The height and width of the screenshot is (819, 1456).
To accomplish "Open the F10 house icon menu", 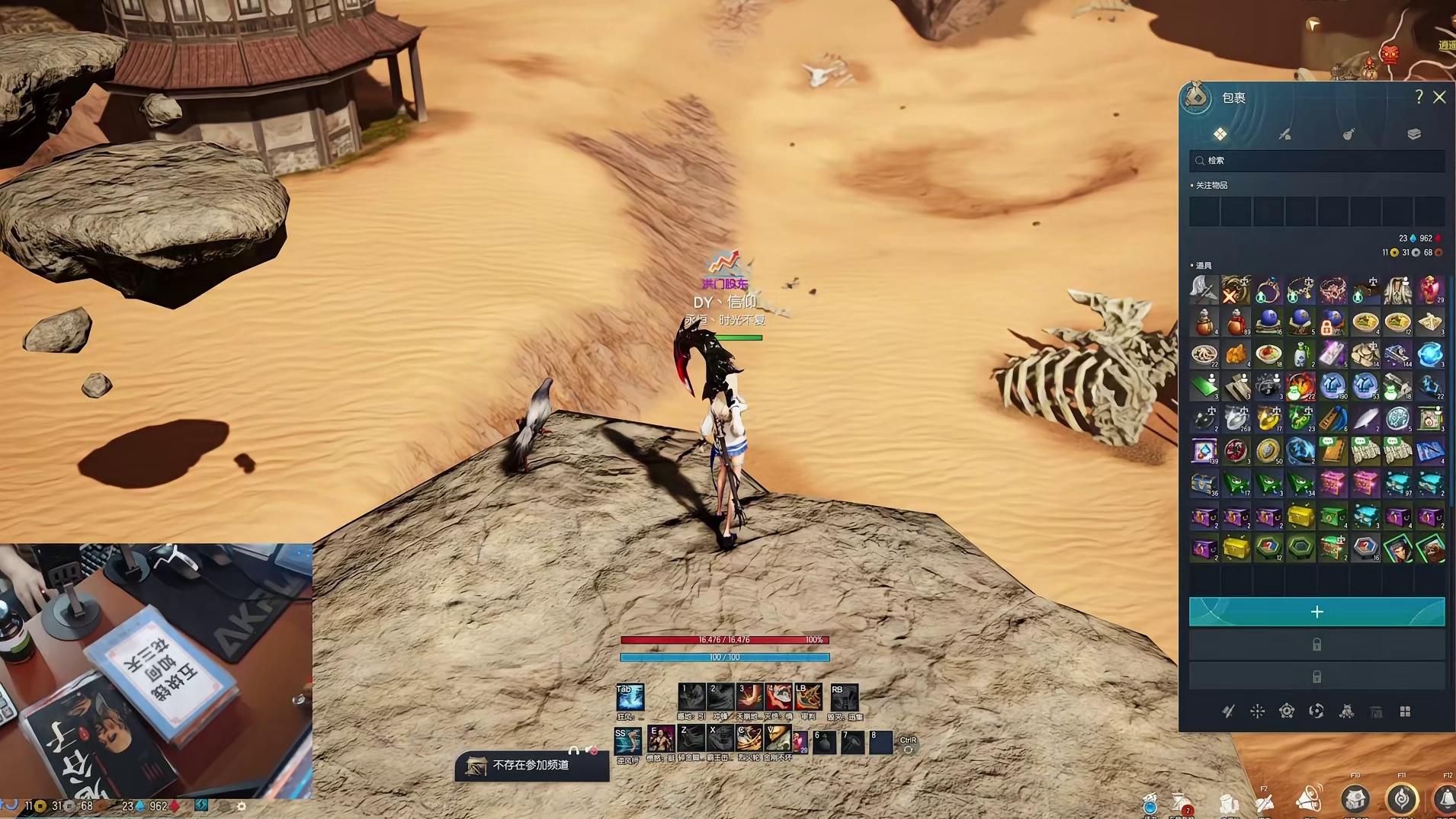I will click(x=1355, y=799).
